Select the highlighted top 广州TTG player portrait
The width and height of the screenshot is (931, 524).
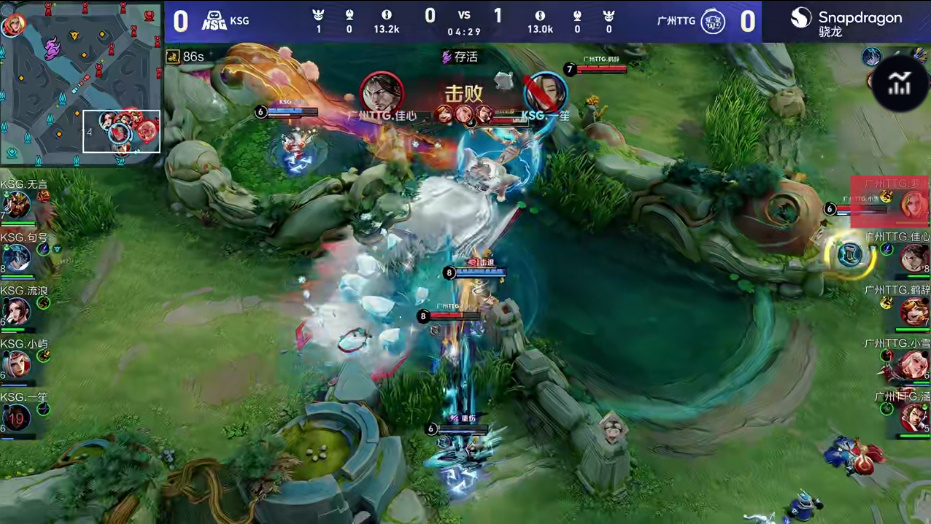(x=912, y=205)
